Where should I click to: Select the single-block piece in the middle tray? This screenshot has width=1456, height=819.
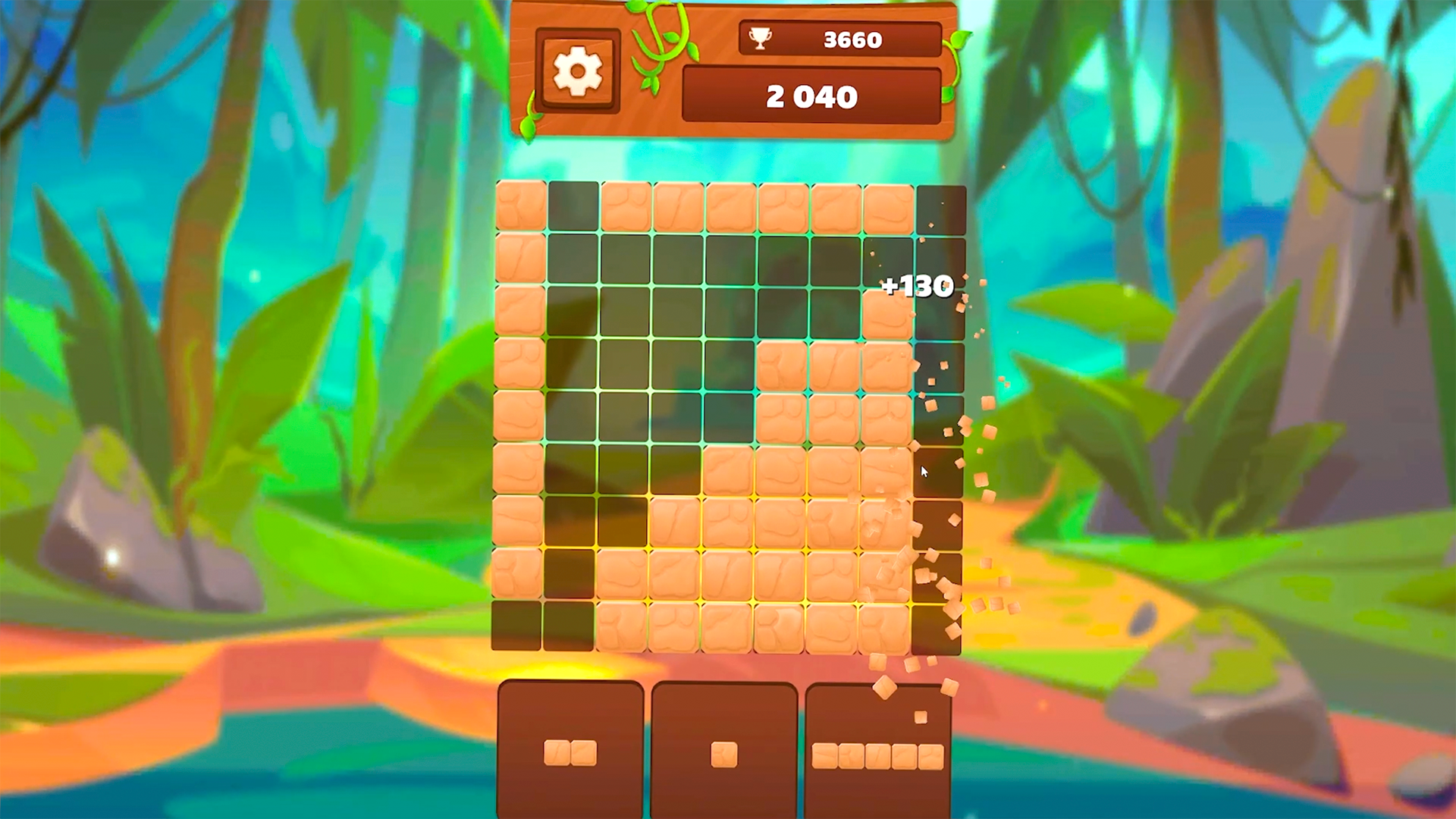pos(724,754)
